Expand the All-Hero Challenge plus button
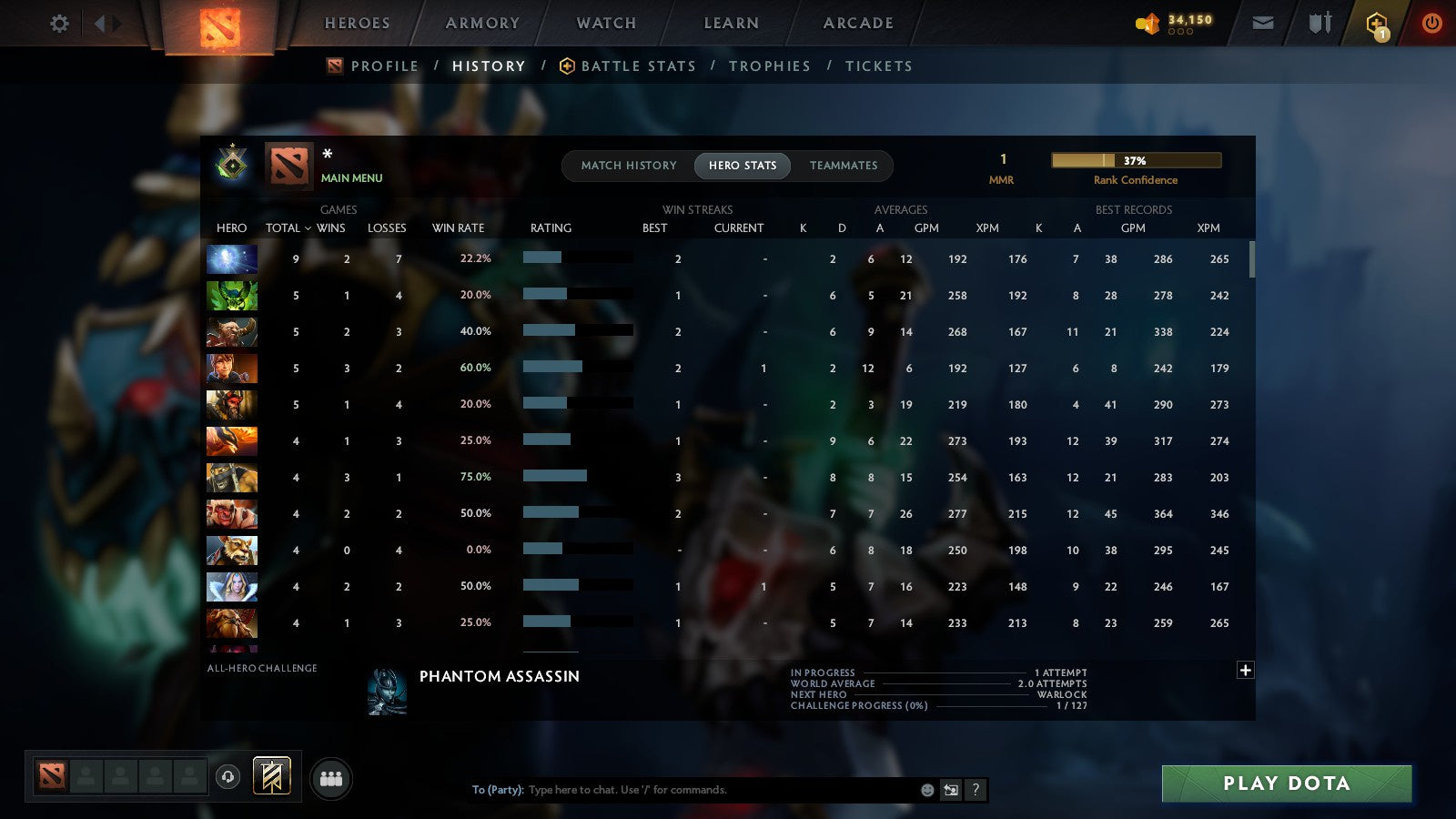The width and height of the screenshot is (1456, 819). [1244, 670]
